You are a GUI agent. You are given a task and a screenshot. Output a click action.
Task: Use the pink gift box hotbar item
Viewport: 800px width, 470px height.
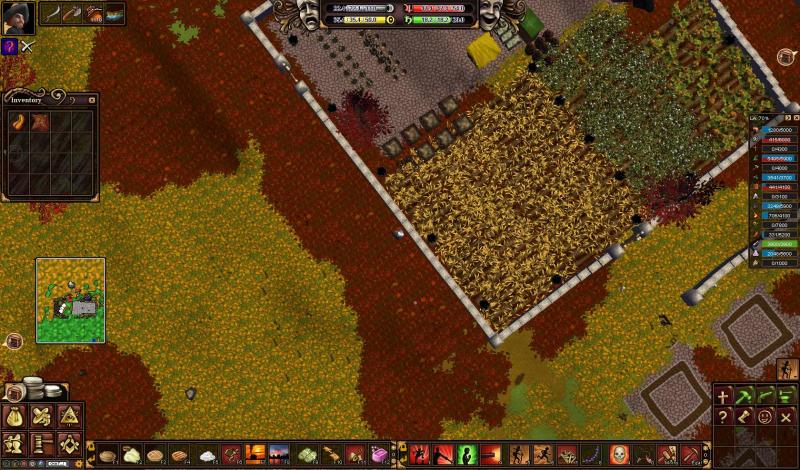tap(379, 454)
